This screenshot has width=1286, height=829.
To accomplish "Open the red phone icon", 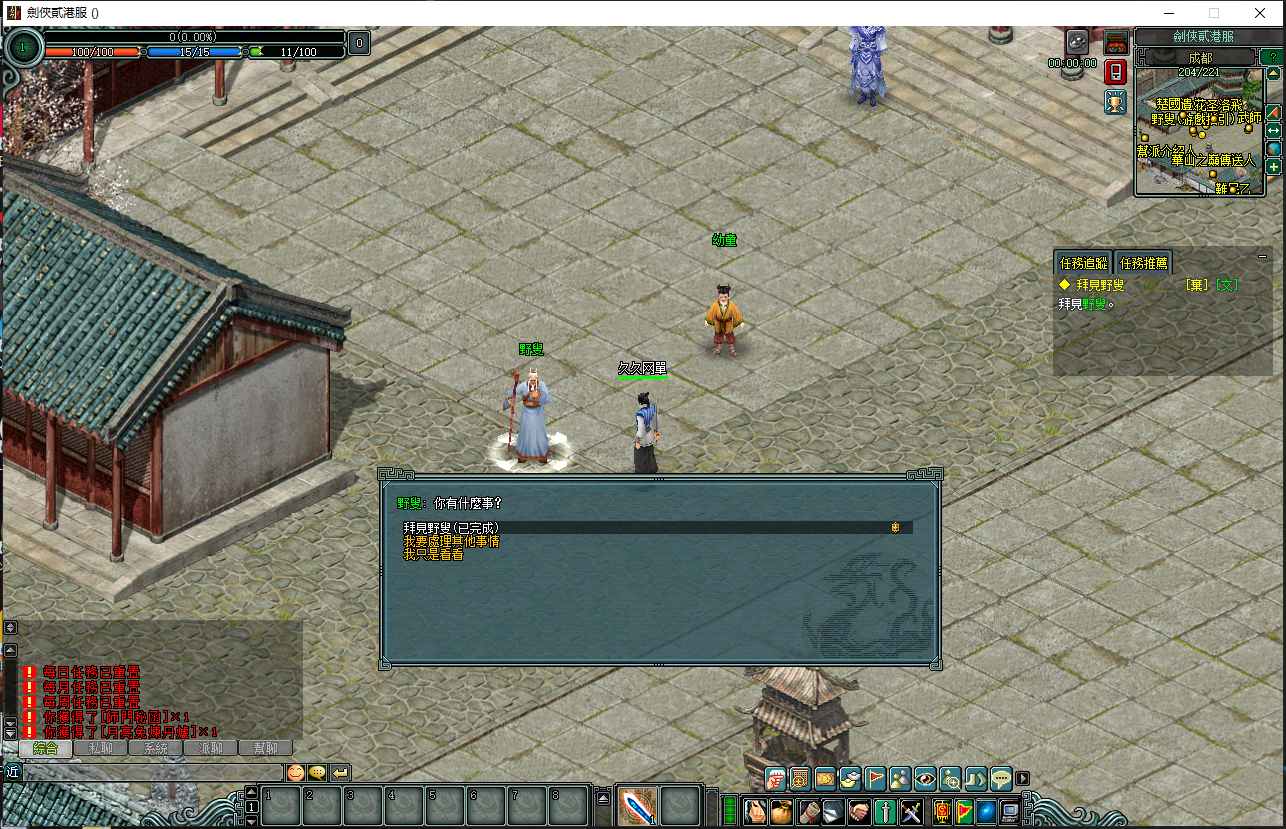I will 1116,72.
